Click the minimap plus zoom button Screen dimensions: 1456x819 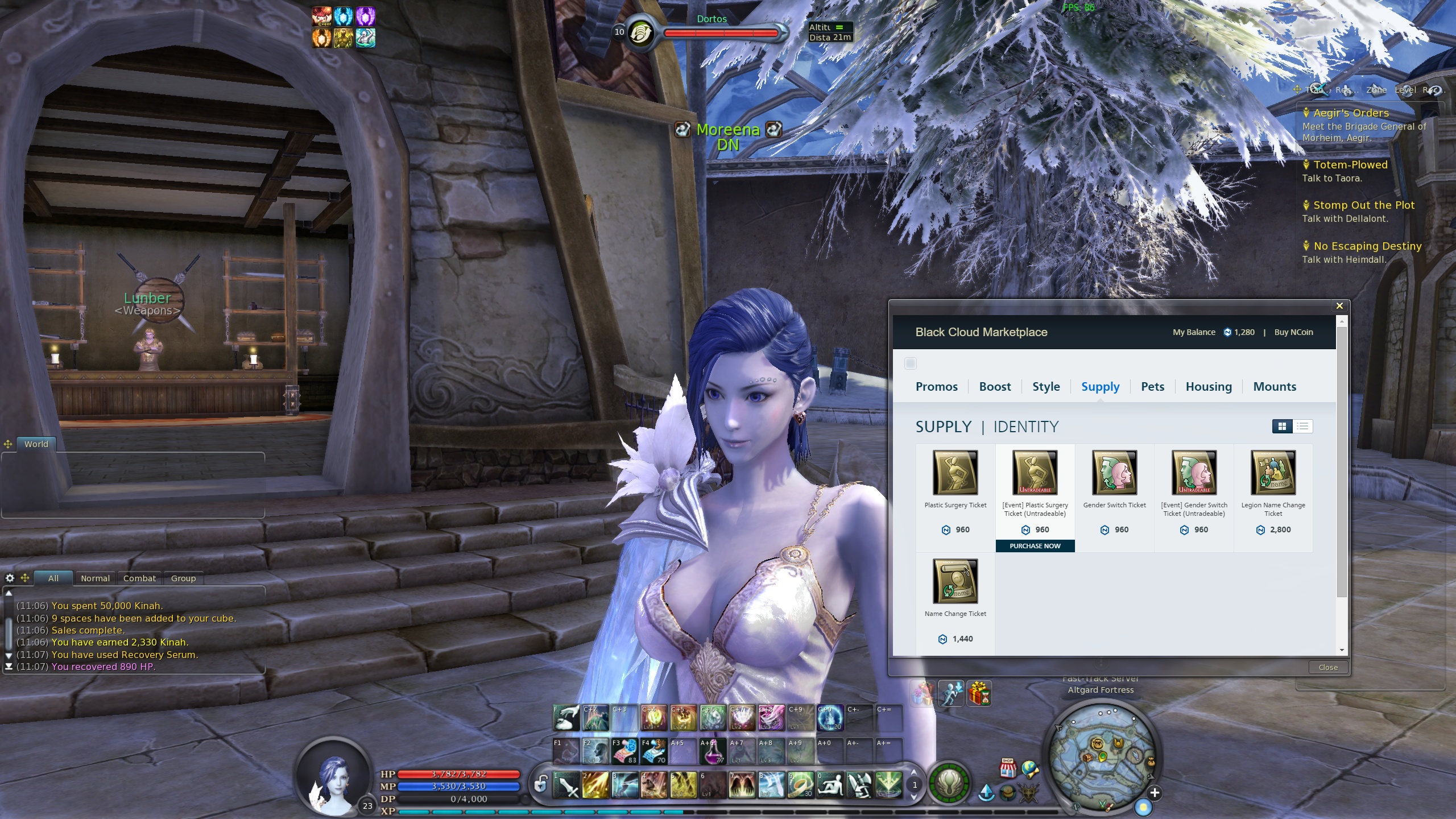[1155, 793]
